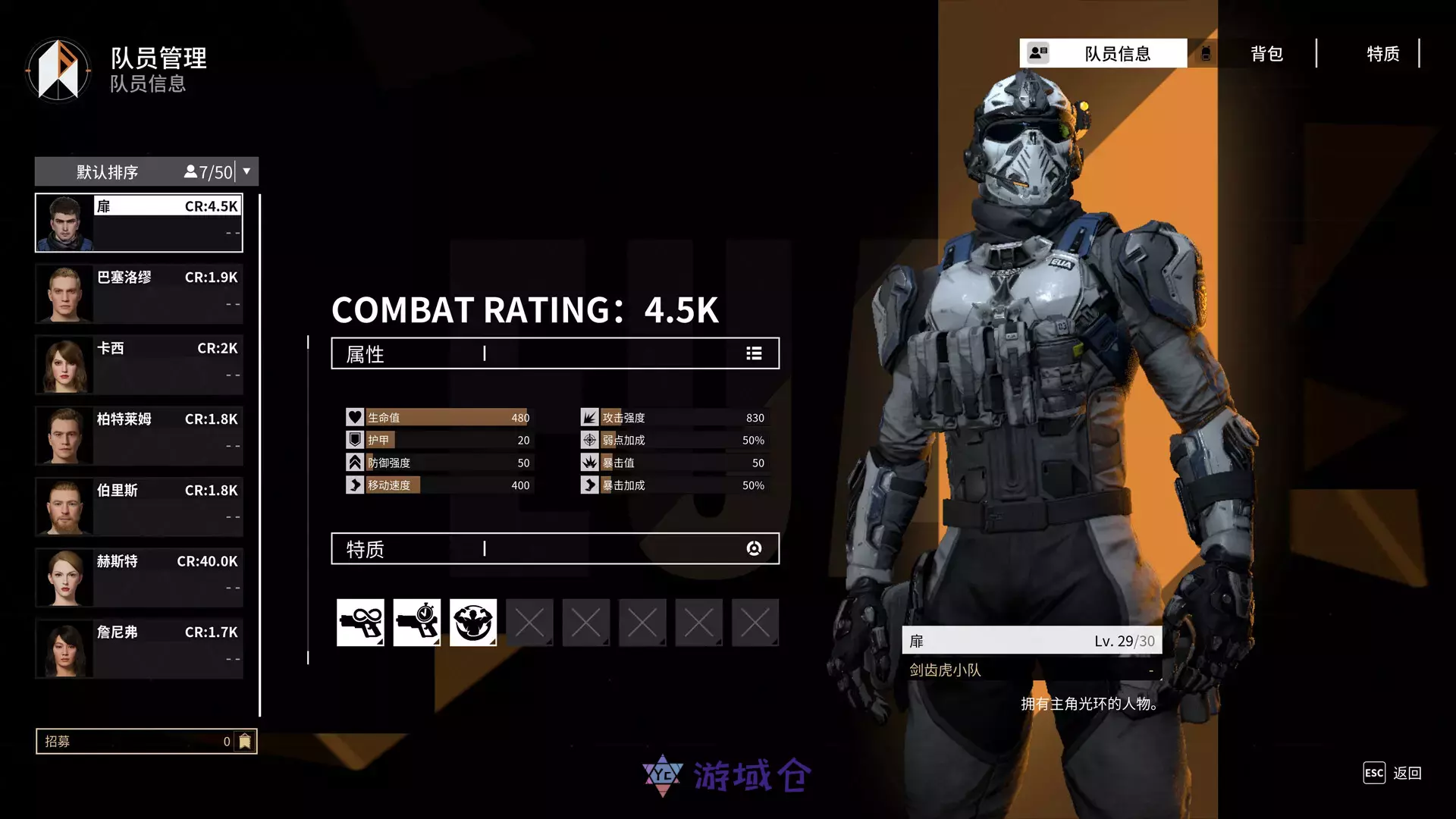Click the shield icon beside 护甲
This screenshot has height=819, width=1456.
click(x=353, y=439)
